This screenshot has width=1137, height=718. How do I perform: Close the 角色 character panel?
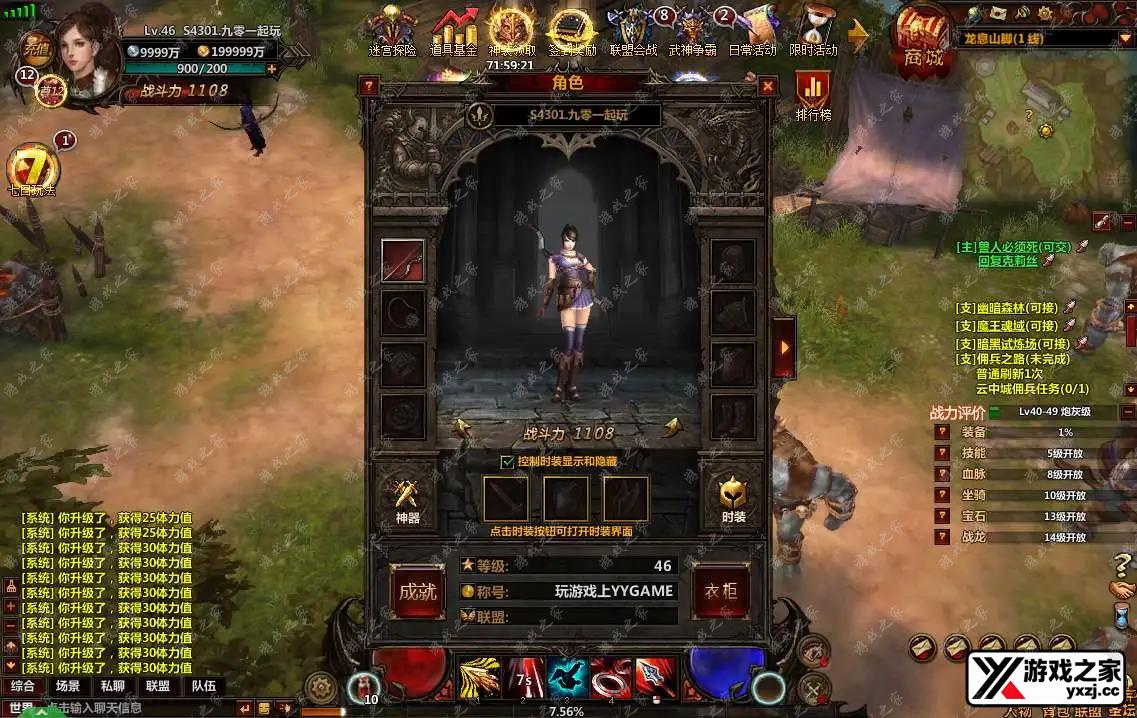pos(767,87)
